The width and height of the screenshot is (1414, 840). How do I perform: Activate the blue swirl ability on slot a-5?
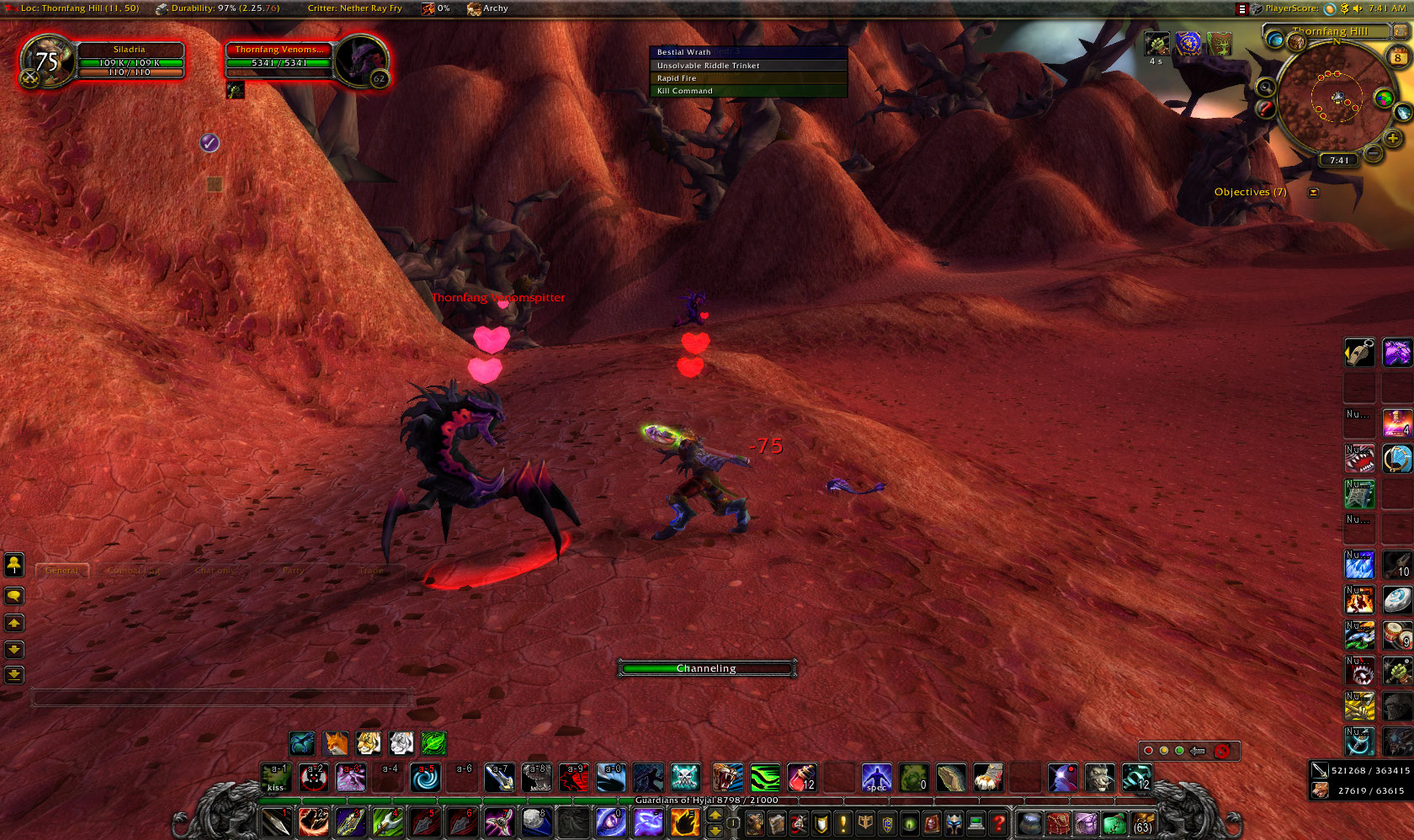point(426,778)
